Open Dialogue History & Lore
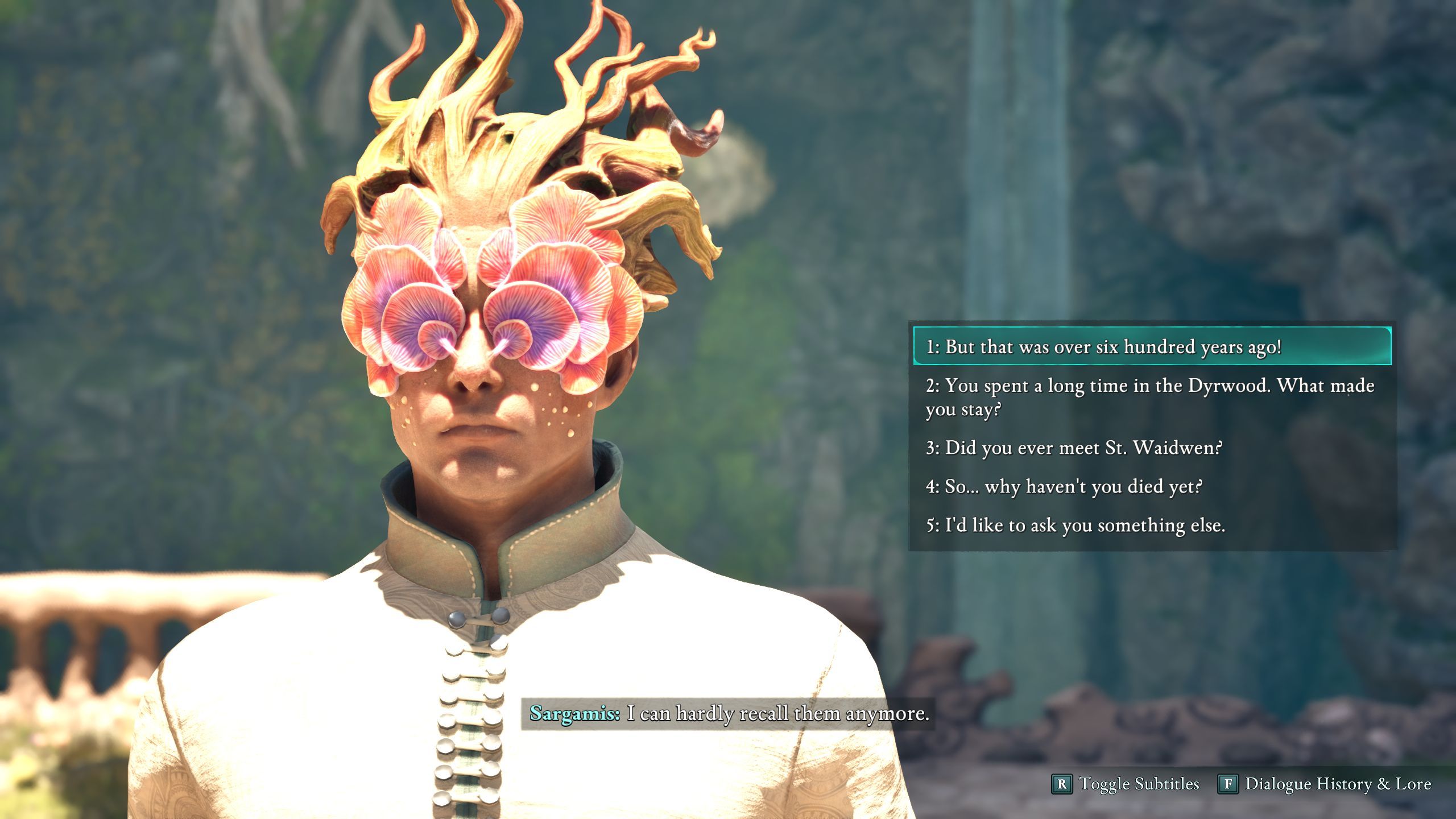 tap(1324, 784)
